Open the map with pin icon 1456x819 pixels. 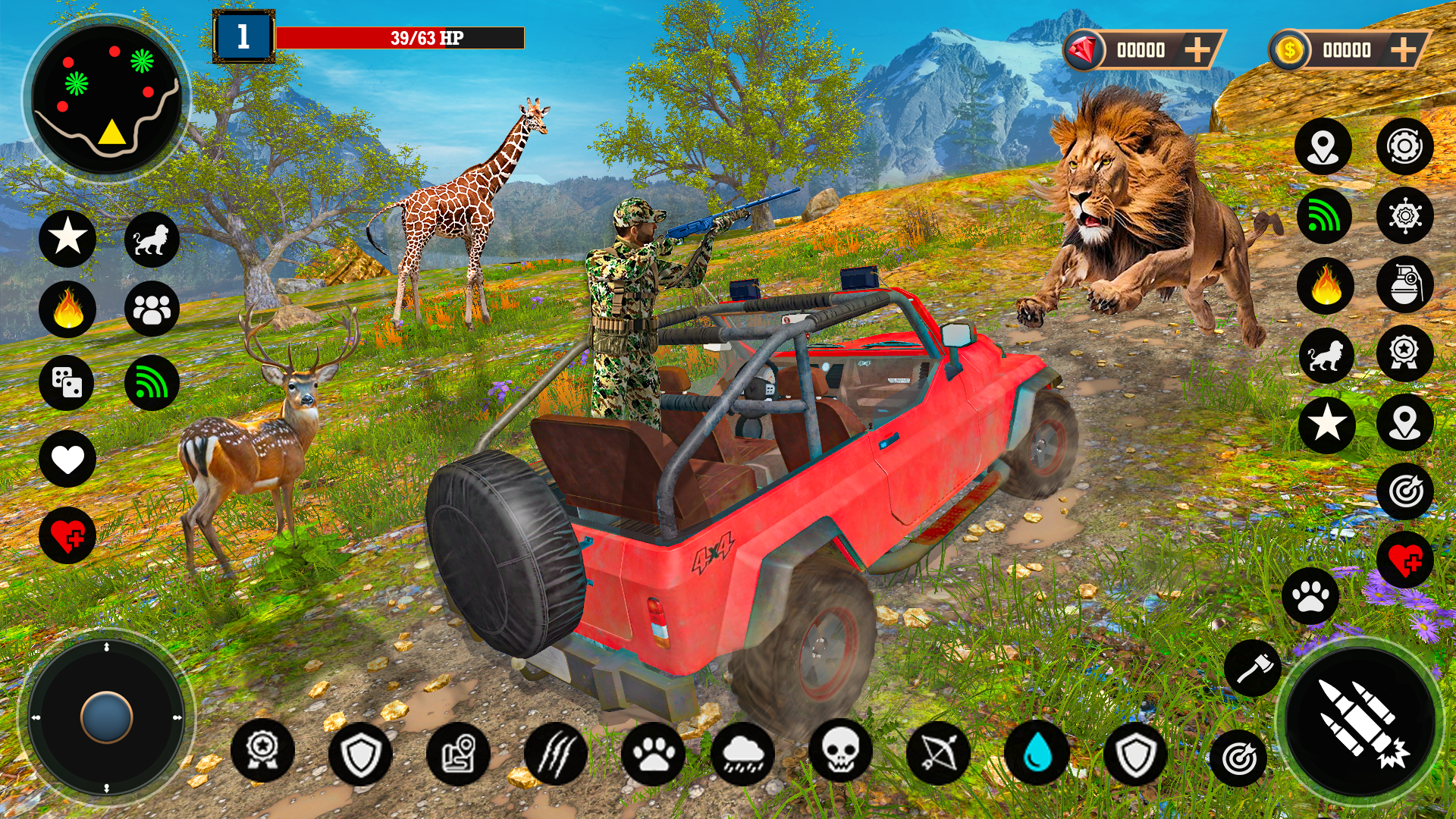(458, 754)
